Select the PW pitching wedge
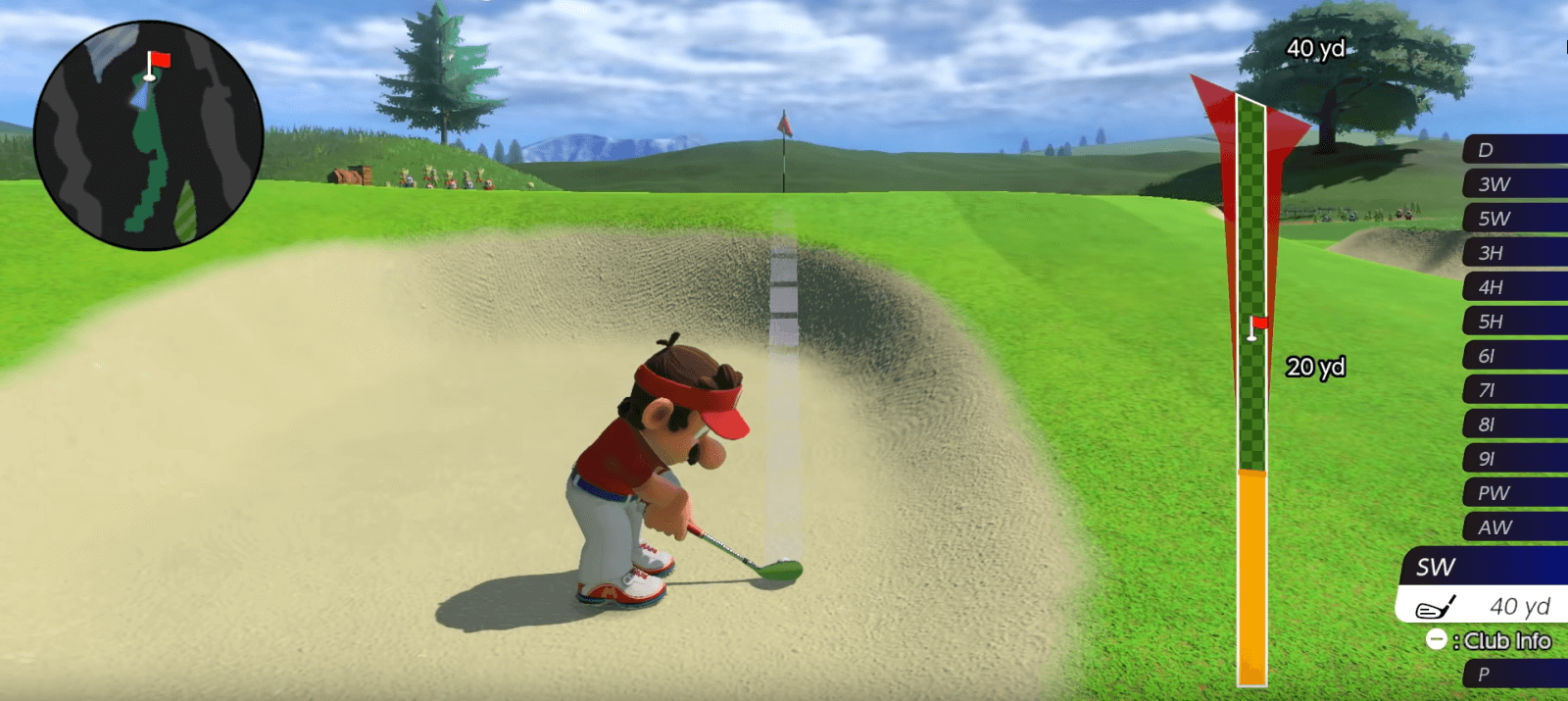This screenshot has height=701, width=1568. 1514,493
